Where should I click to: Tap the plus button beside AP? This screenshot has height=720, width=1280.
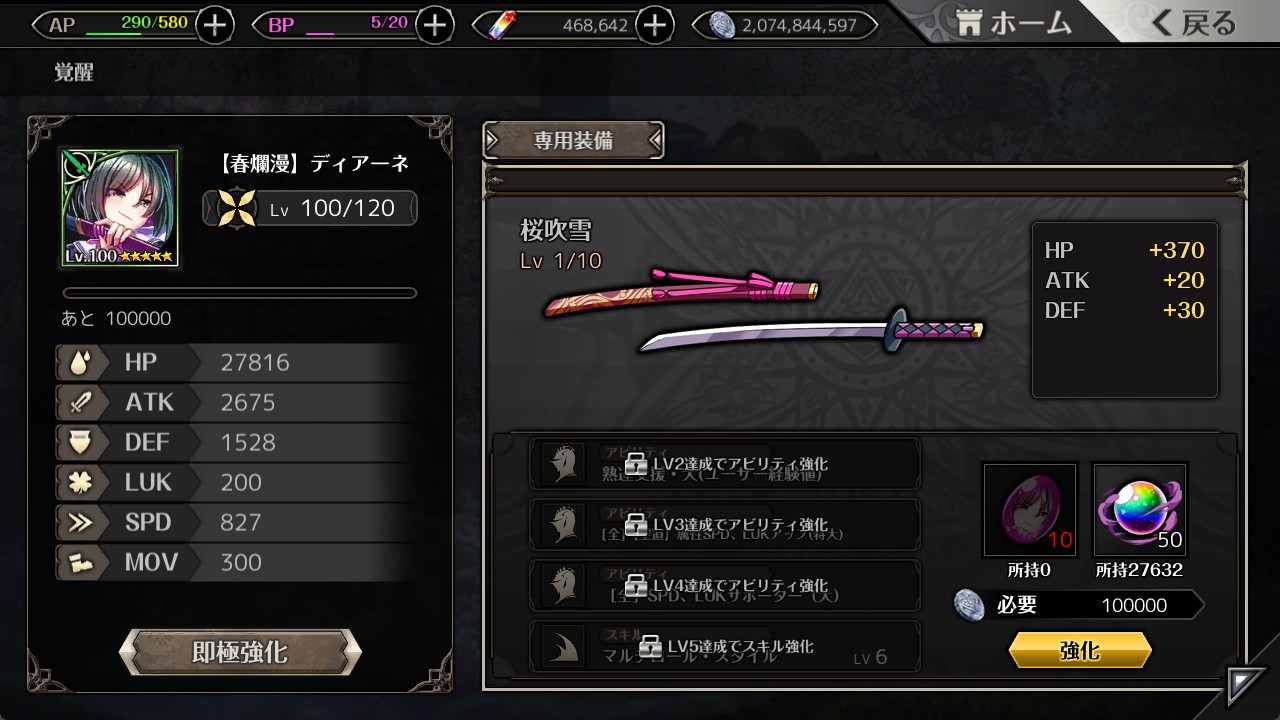[x=215, y=25]
